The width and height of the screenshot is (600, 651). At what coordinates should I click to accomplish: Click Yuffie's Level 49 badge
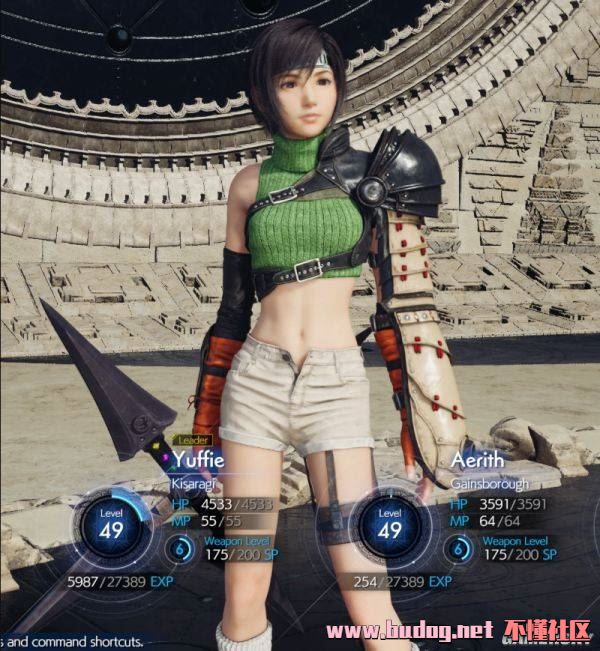pos(111,524)
